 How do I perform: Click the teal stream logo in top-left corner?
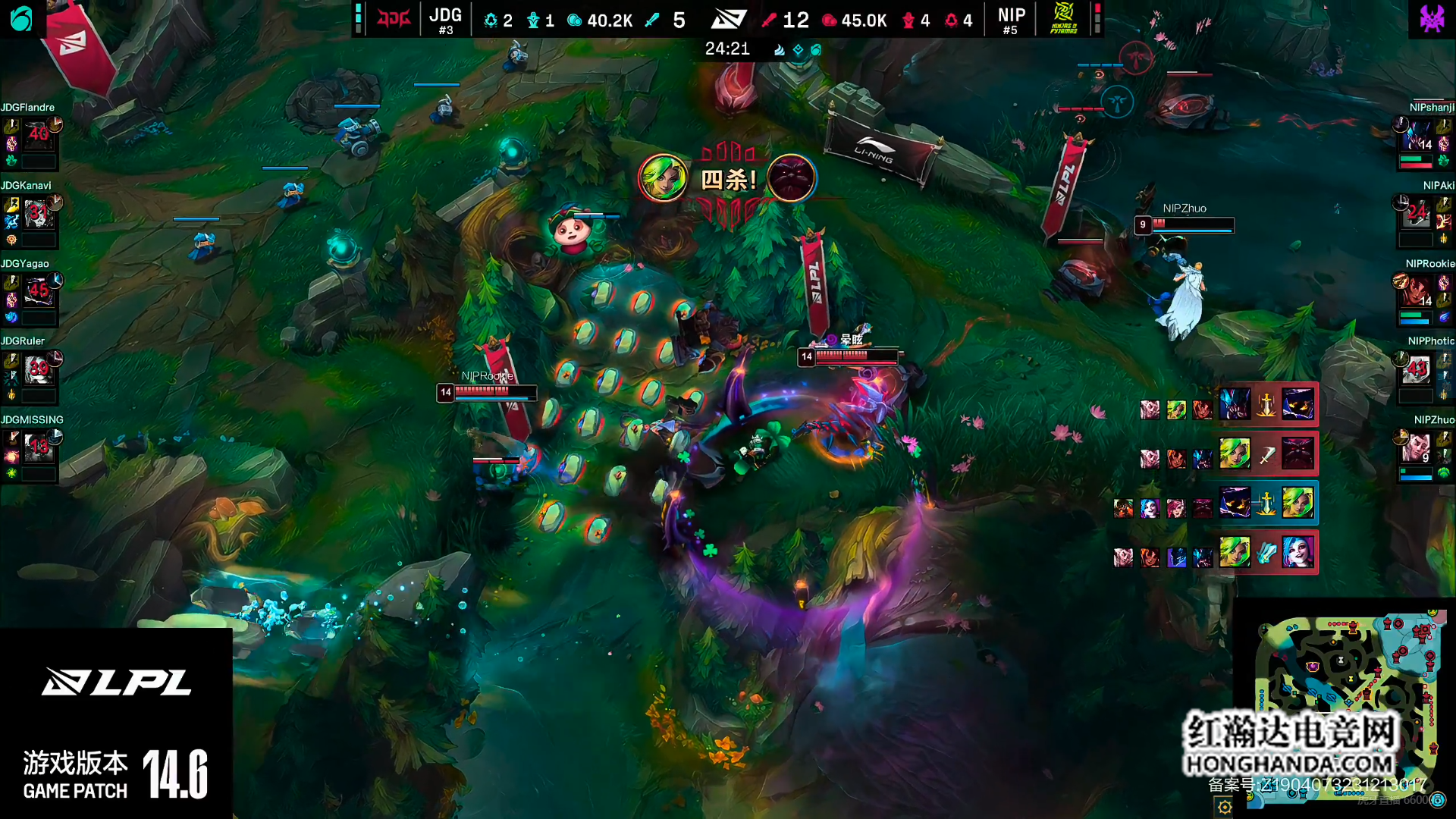[21, 18]
